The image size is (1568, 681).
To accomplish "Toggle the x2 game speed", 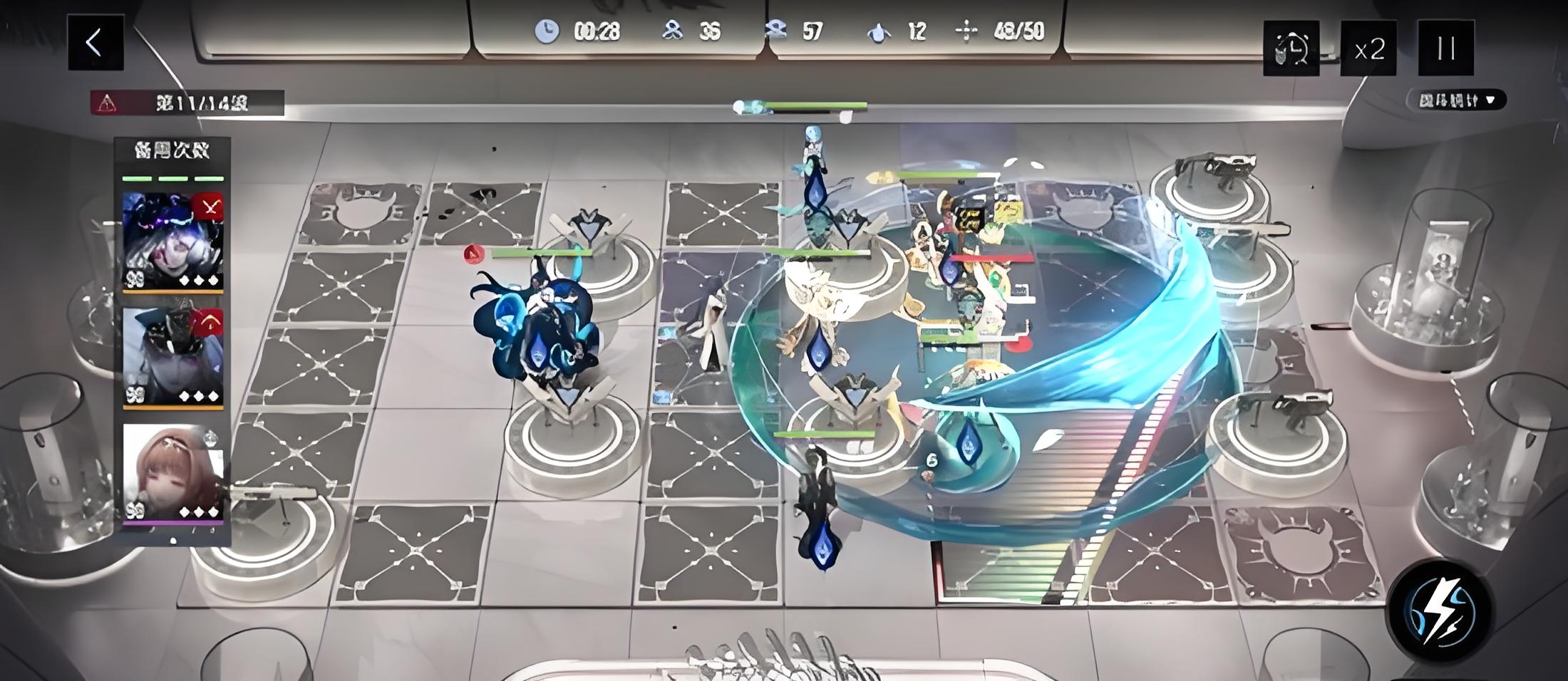I will tap(1368, 48).
